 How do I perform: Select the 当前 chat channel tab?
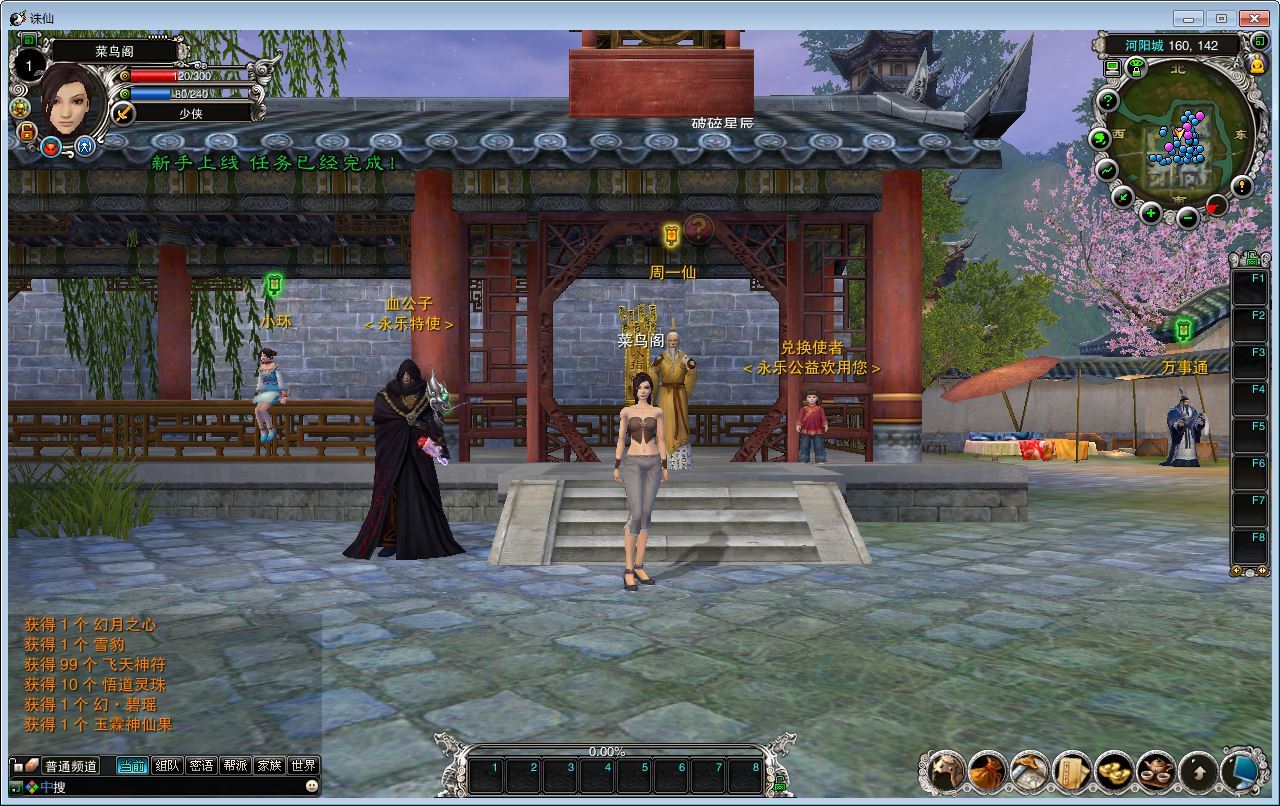tap(132, 766)
